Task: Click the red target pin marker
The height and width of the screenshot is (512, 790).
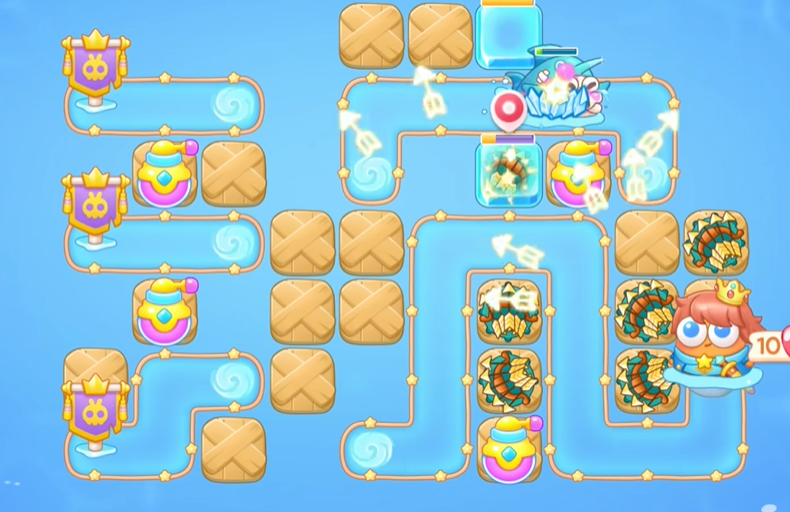Action: (x=510, y=108)
